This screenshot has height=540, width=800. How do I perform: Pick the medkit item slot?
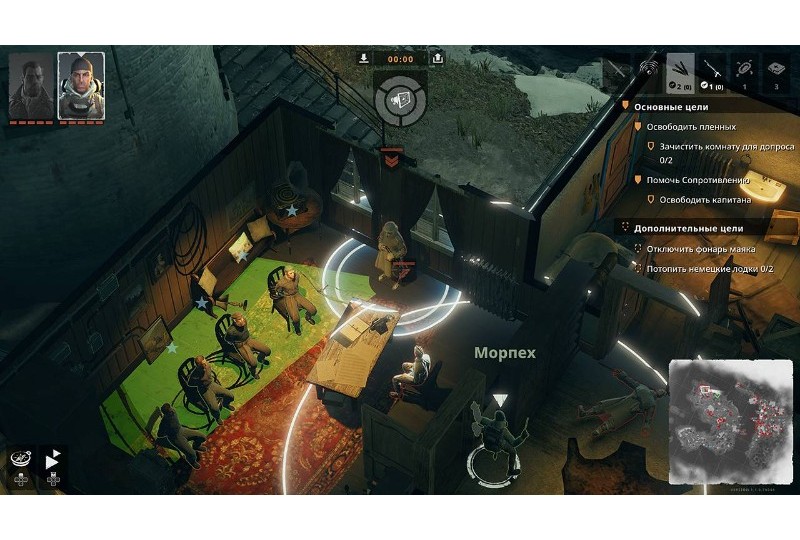[x=777, y=69]
